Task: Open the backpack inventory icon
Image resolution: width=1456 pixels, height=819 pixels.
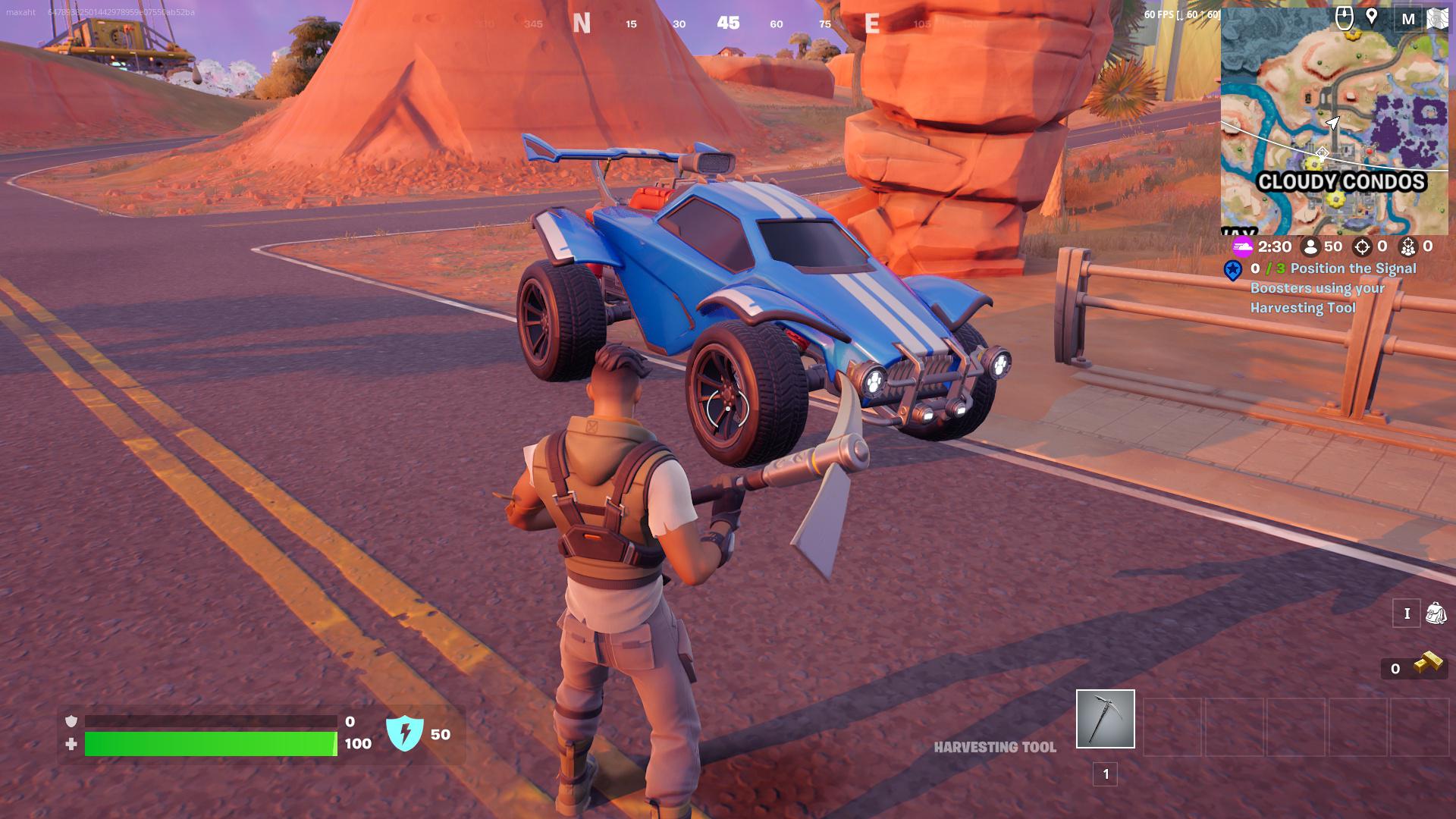Action: coord(1436,613)
